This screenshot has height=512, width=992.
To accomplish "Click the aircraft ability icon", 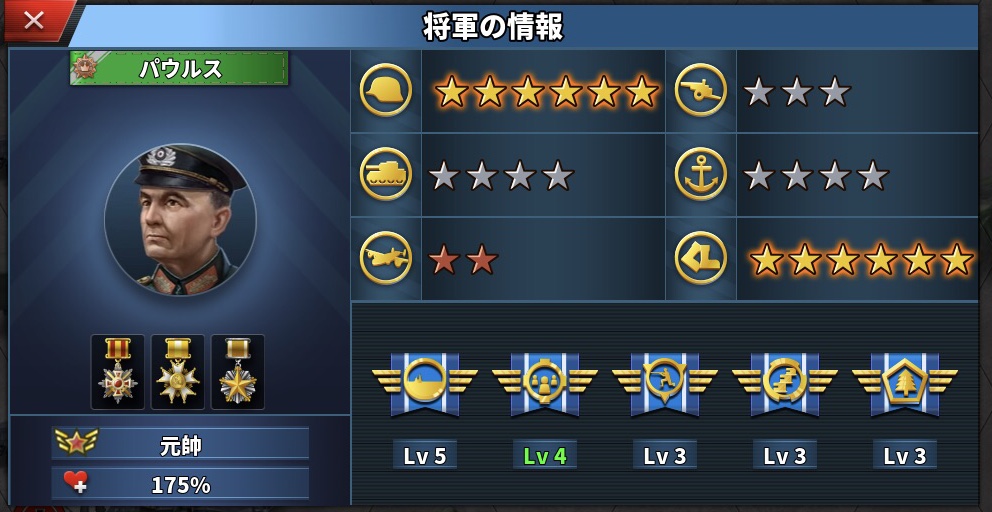I will point(386,259).
